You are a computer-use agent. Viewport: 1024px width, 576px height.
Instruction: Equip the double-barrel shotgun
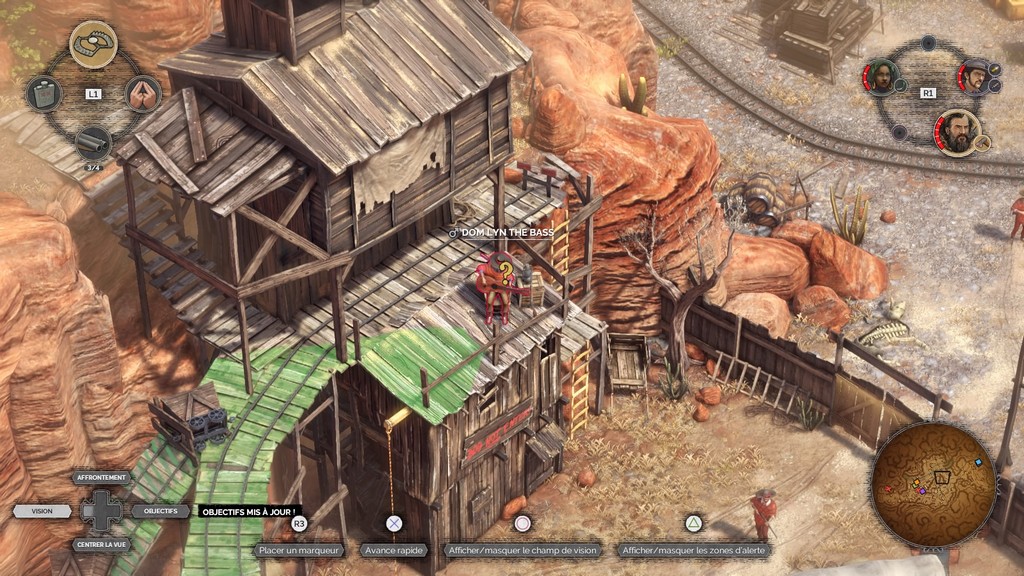pos(93,142)
